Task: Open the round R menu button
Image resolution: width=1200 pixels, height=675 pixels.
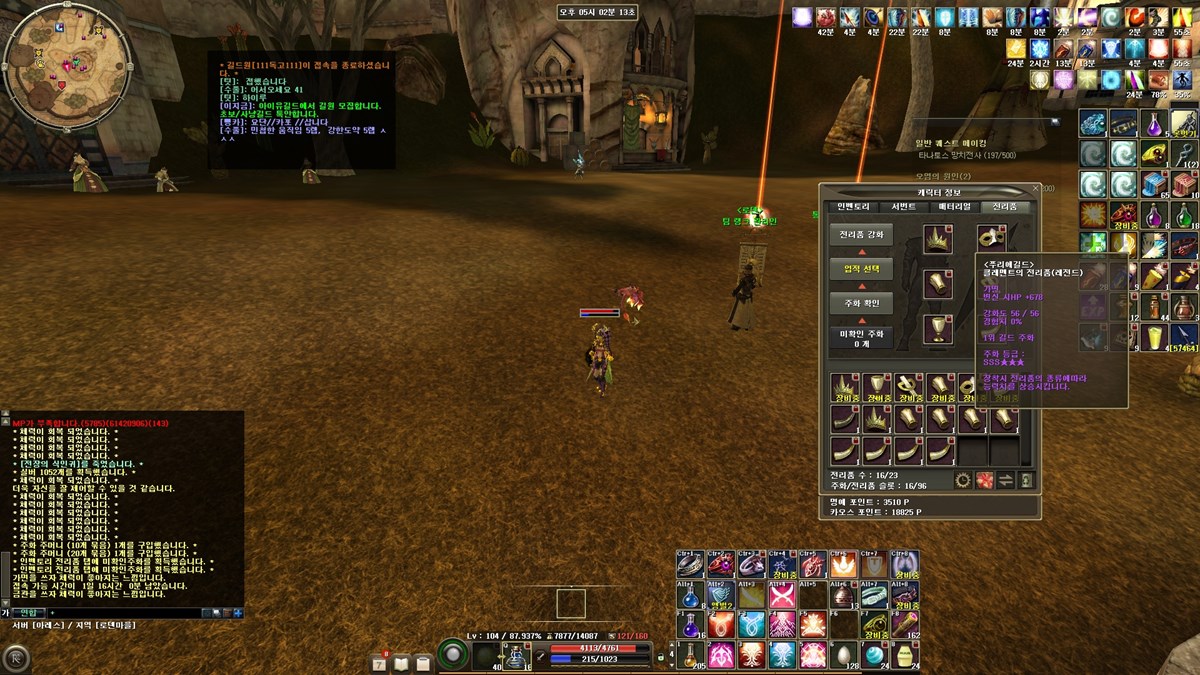Action: (x=16, y=658)
